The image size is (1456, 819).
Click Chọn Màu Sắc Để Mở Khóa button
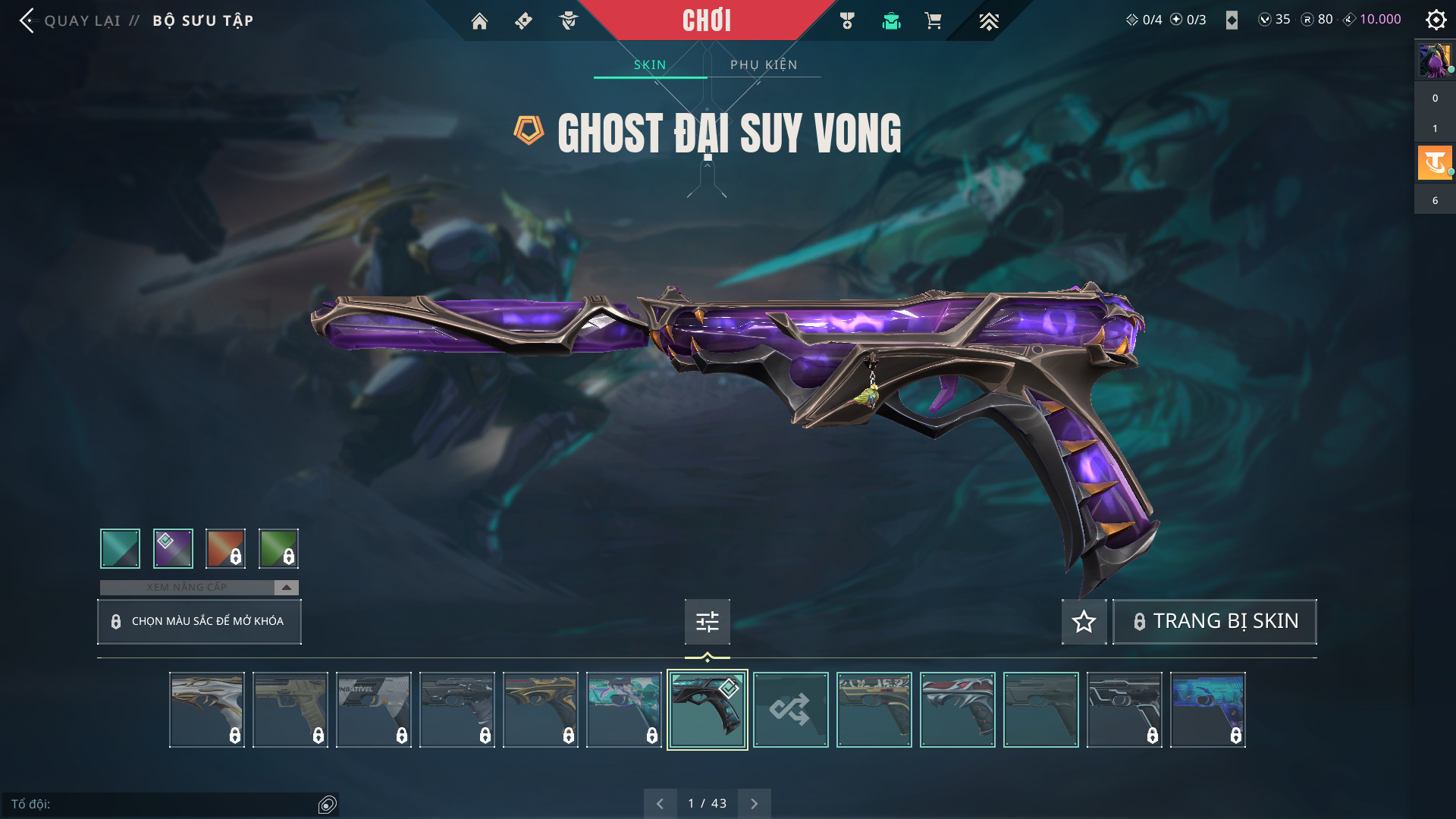(199, 621)
